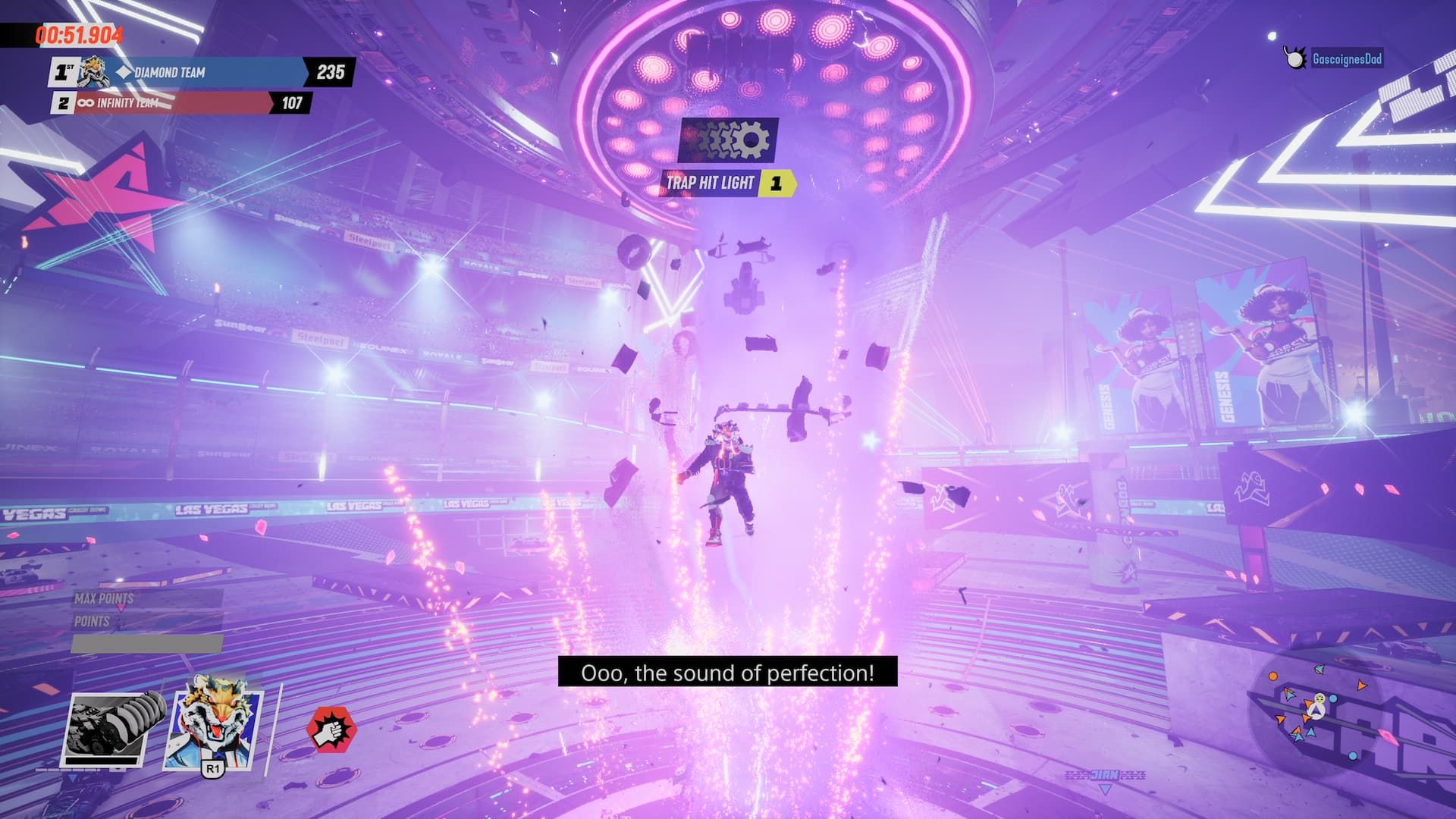The height and width of the screenshot is (819, 1456).
Task: Click the 00:51.904 match timer
Action: (x=80, y=33)
